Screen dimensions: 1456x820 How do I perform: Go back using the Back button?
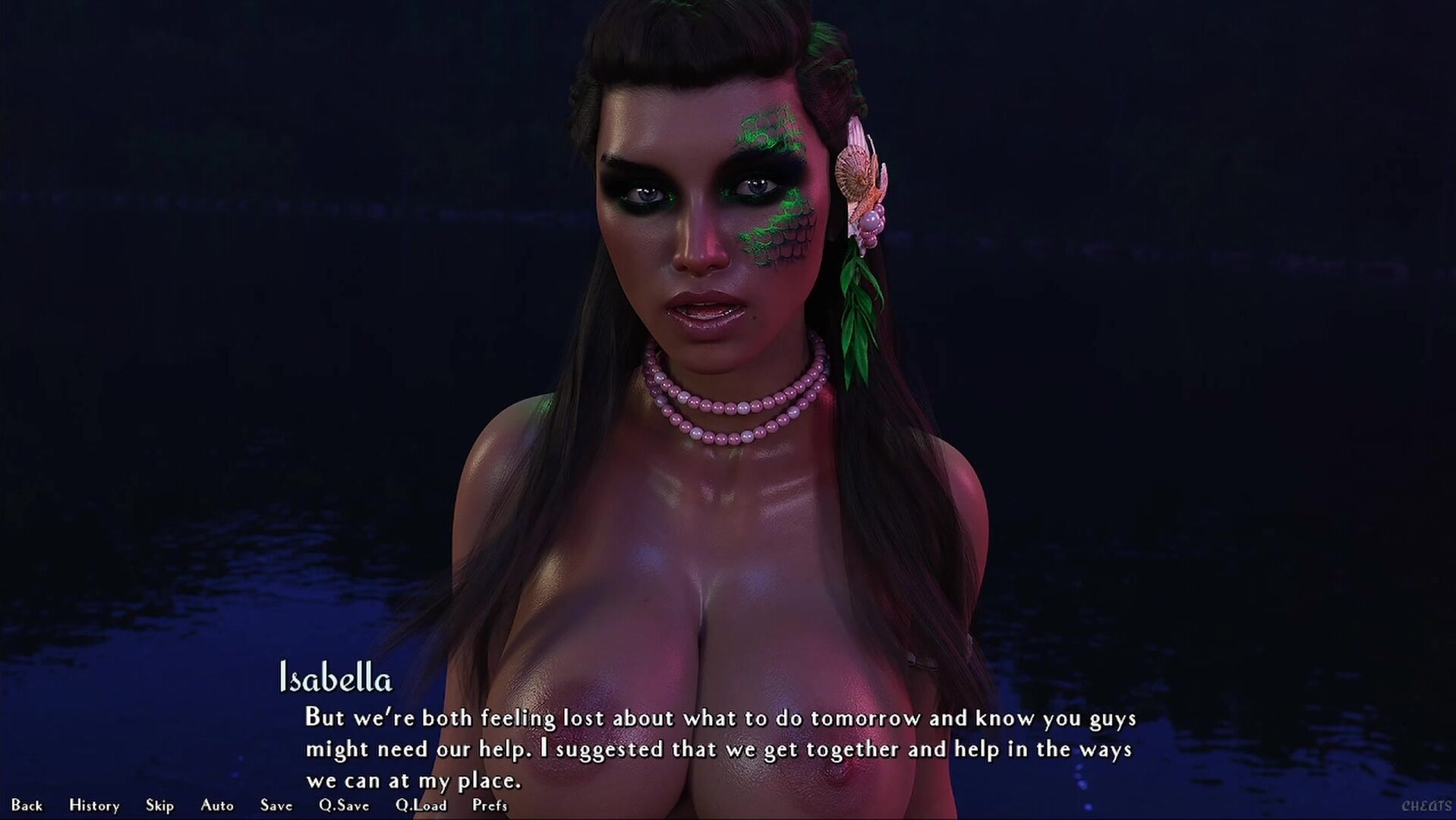27,806
